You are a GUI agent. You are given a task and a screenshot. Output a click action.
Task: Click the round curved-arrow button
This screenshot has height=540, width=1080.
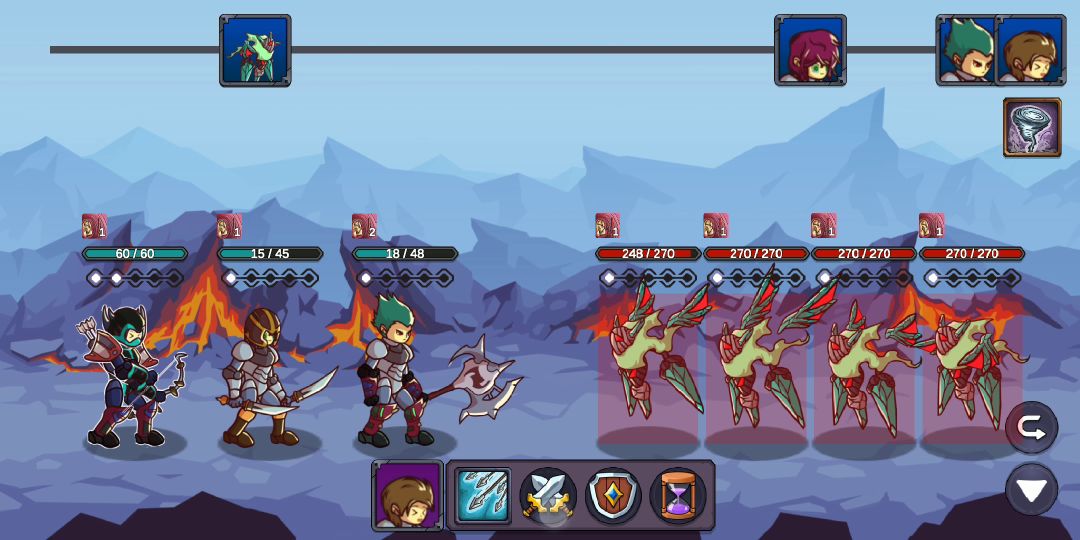pos(1031,428)
